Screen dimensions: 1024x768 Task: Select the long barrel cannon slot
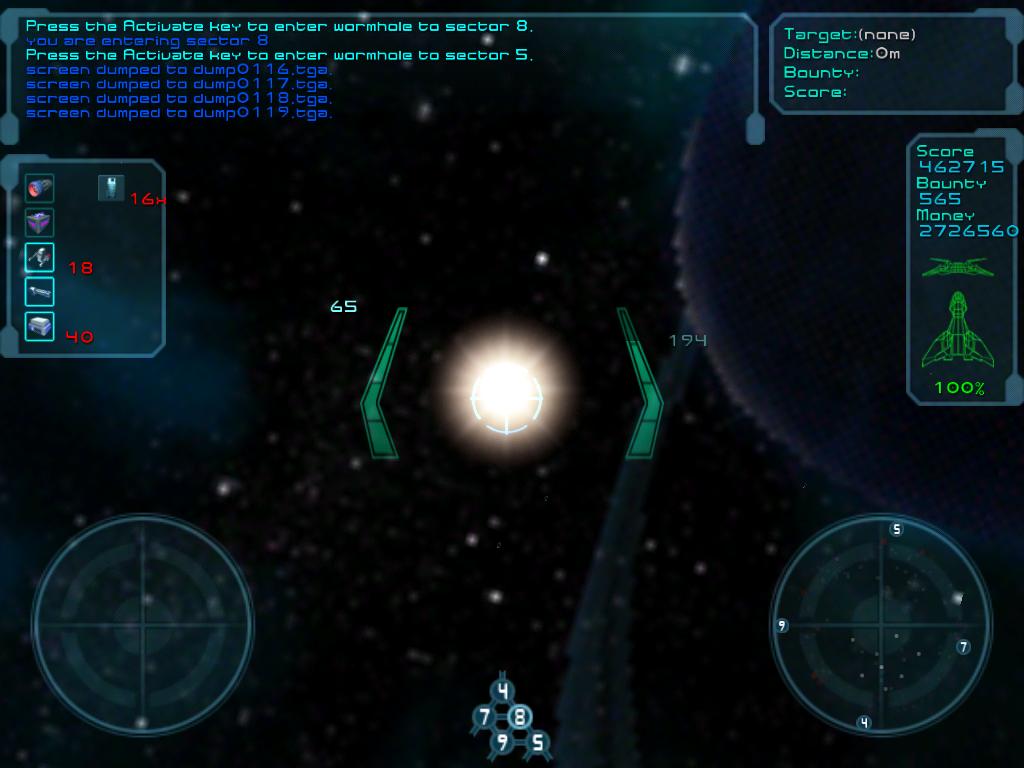tap(40, 292)
